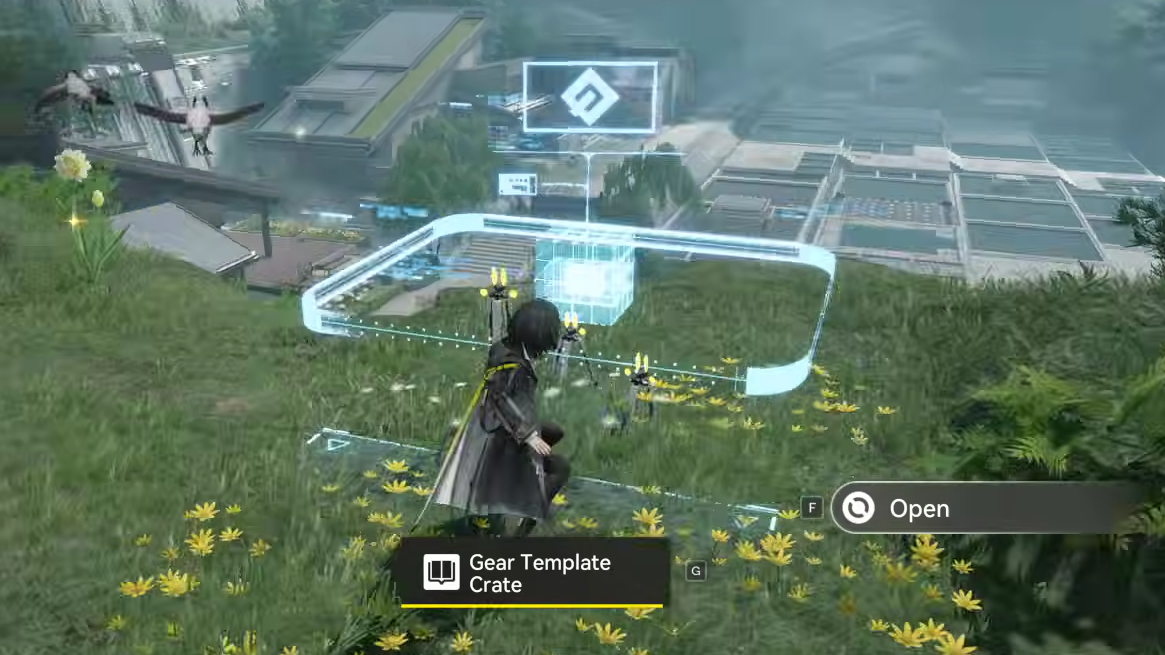Select the Gear Template Crate label
This screenshot has height=655, width=1165.
(x=530, y=573)
